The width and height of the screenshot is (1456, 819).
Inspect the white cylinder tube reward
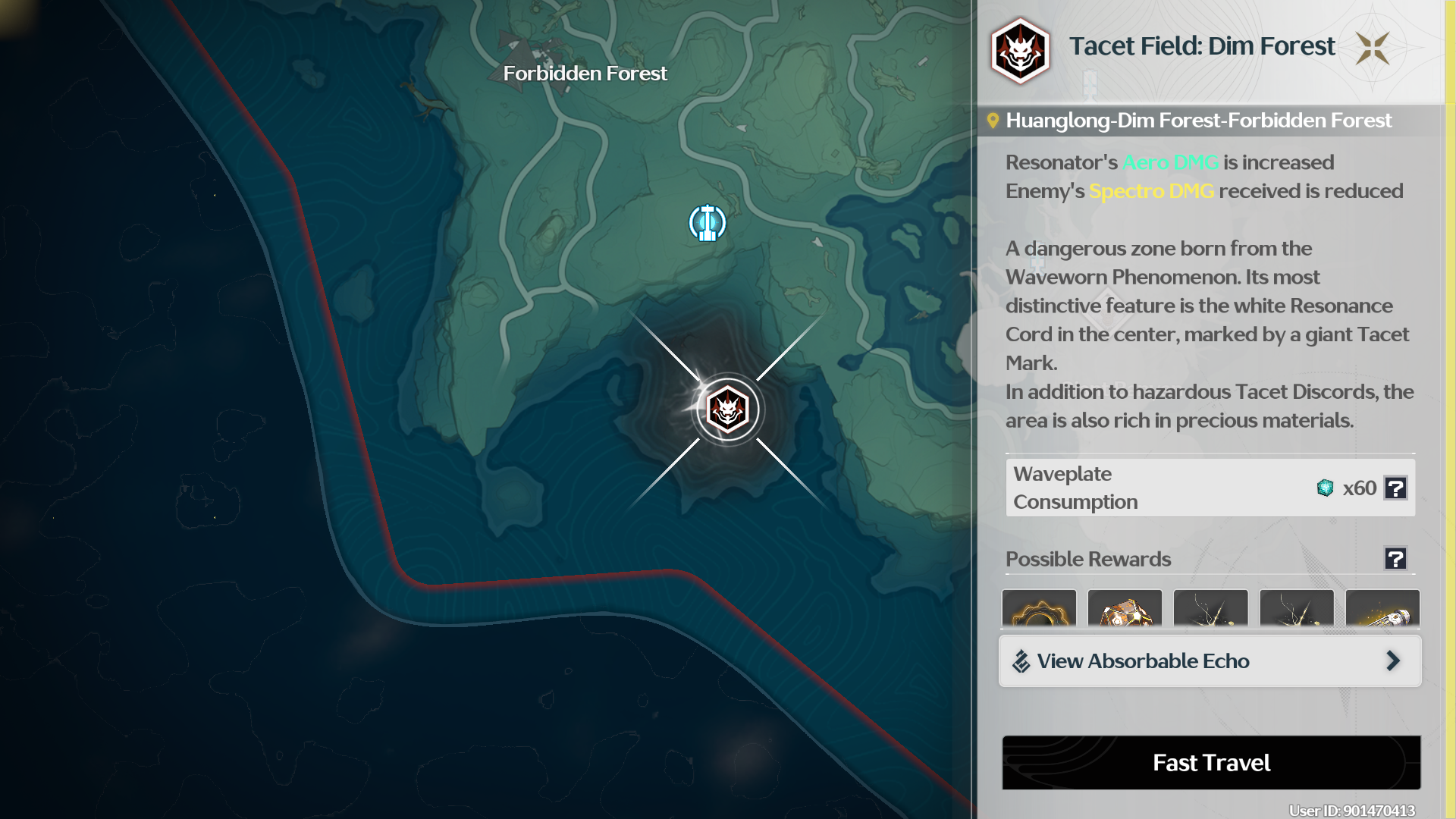pyautogui.click(x=1382, y=610)
